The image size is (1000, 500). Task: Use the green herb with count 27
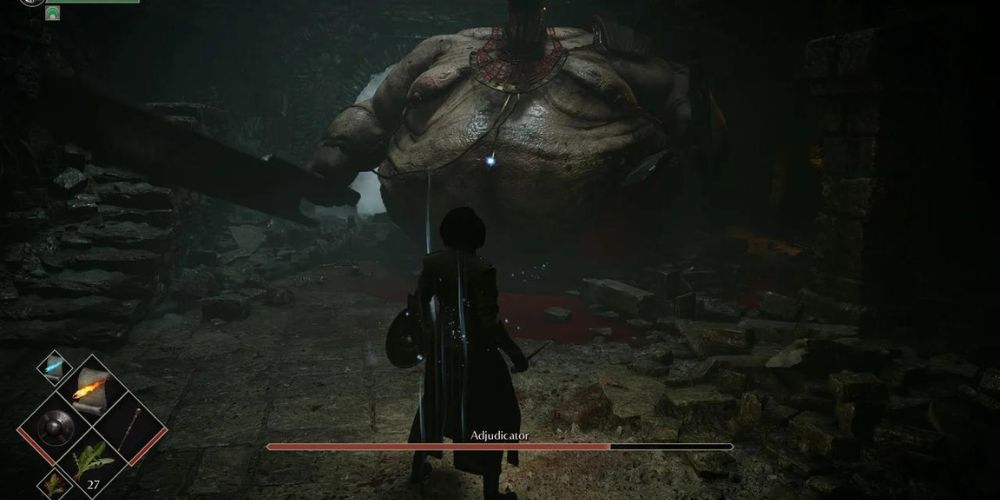pyautogui.click(x=92, y=462)
